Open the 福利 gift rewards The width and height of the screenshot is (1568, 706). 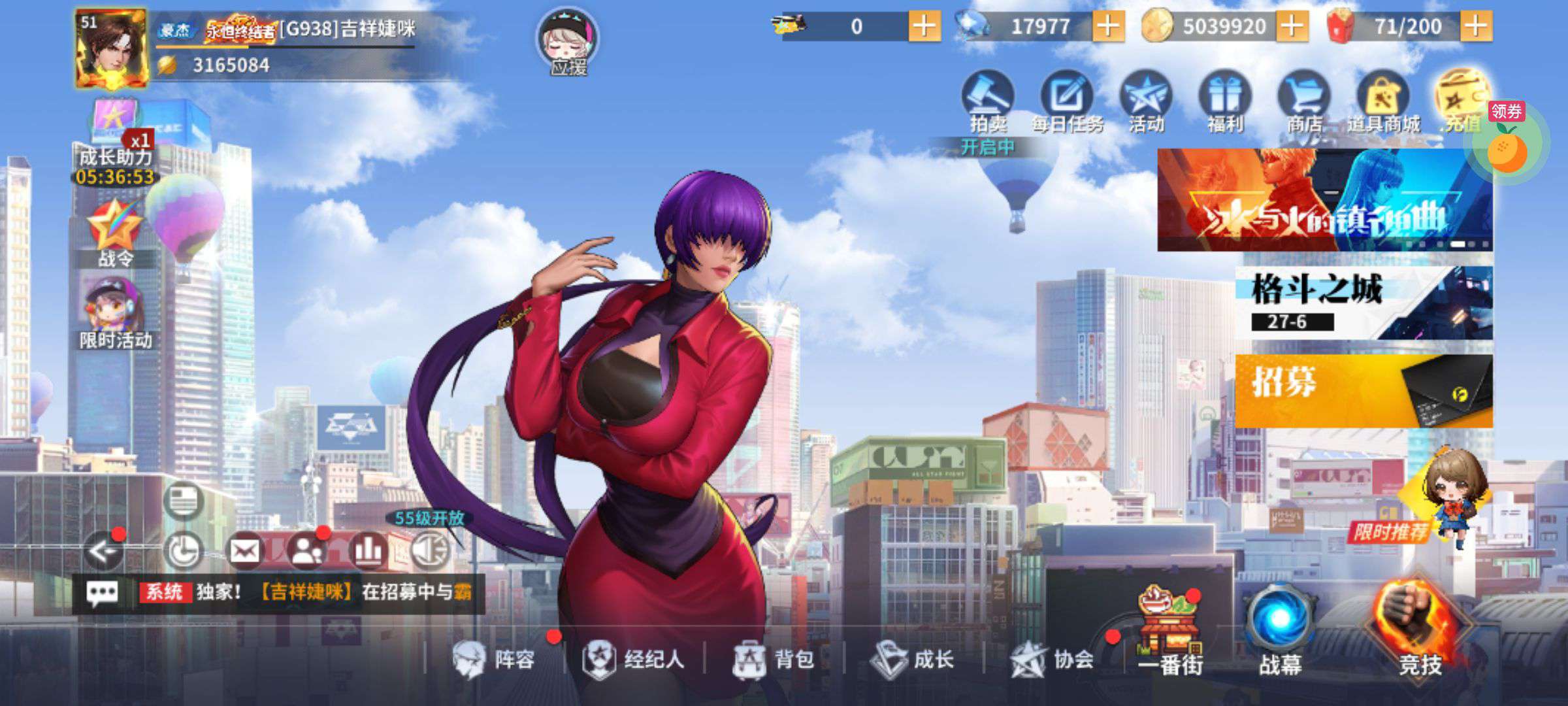pos(1224,103)
